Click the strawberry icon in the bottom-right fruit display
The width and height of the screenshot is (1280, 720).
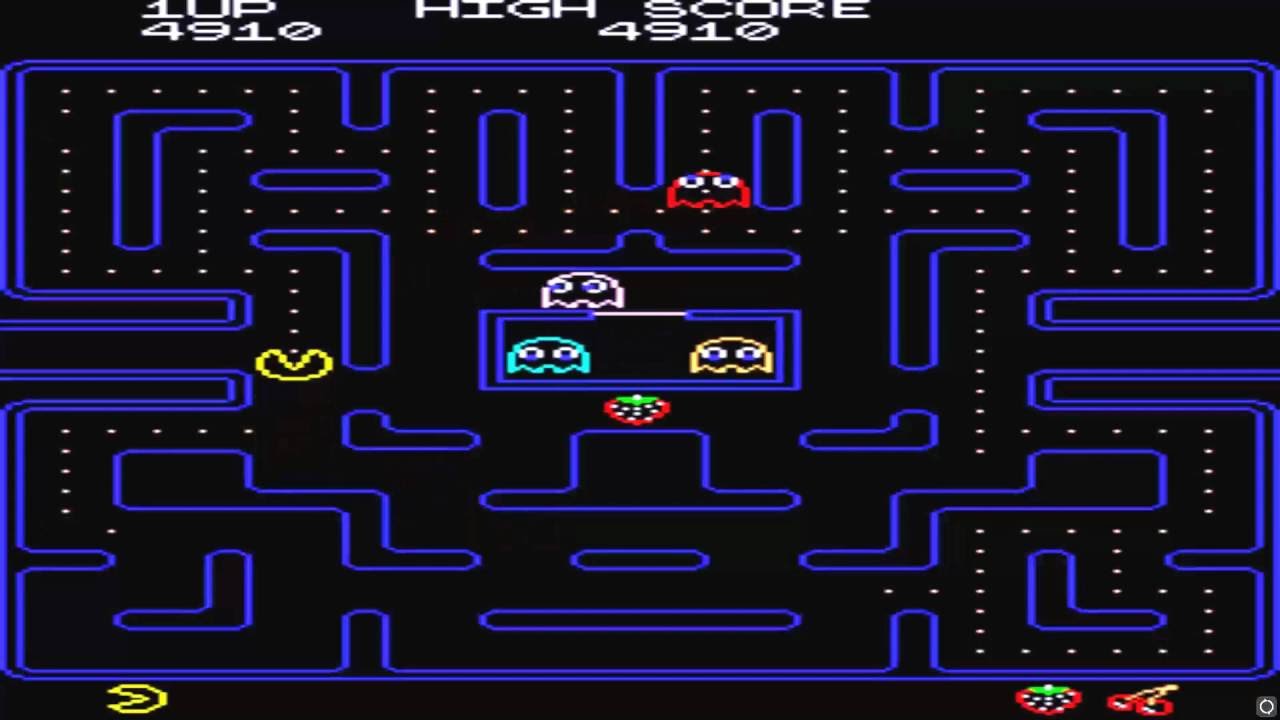tap(1046, 698)
